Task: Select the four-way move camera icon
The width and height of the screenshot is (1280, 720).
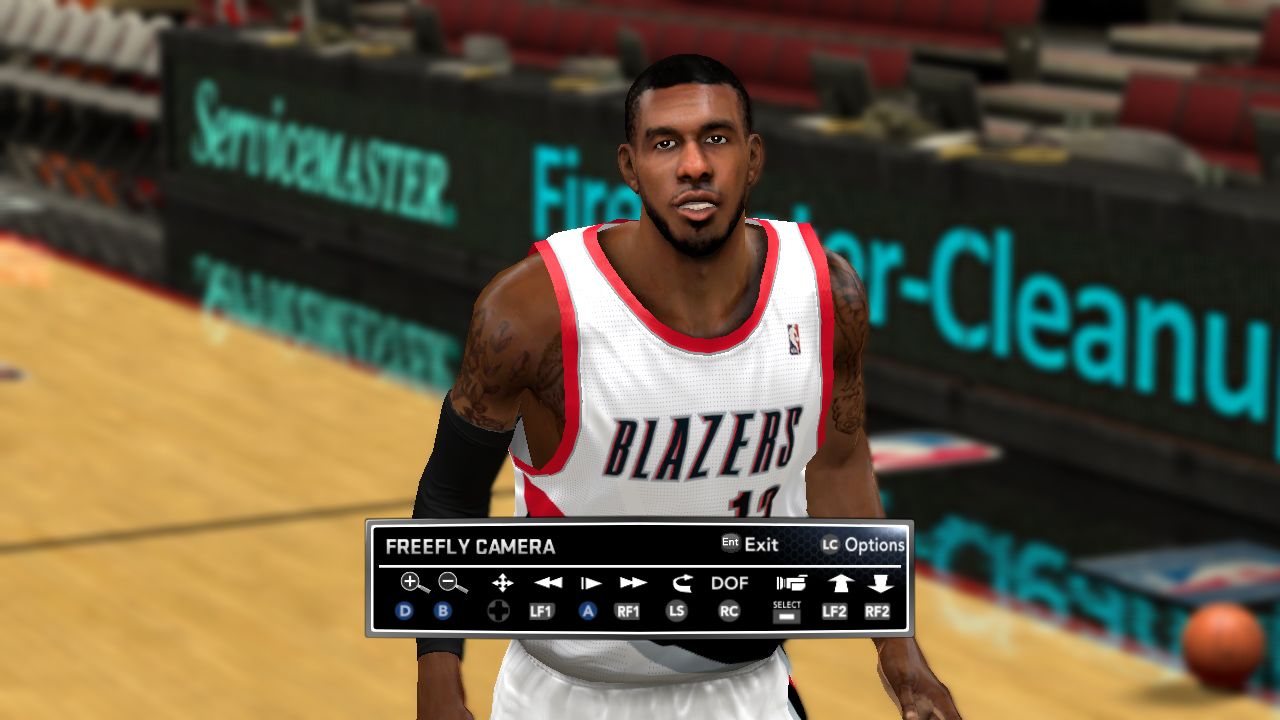Action: [502, 583]
